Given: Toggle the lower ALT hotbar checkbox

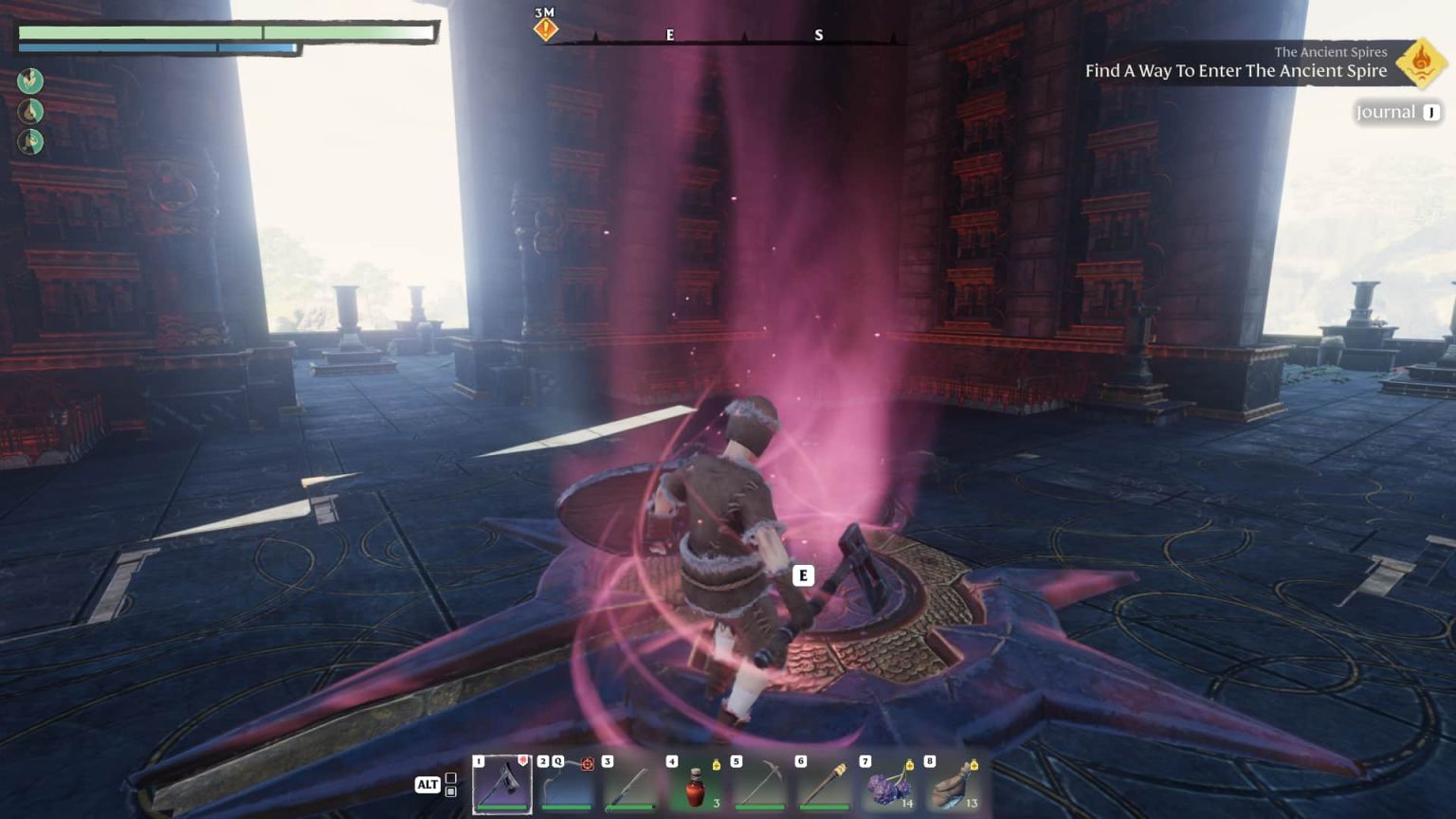Looking at the screenshot, I should 453,794.
